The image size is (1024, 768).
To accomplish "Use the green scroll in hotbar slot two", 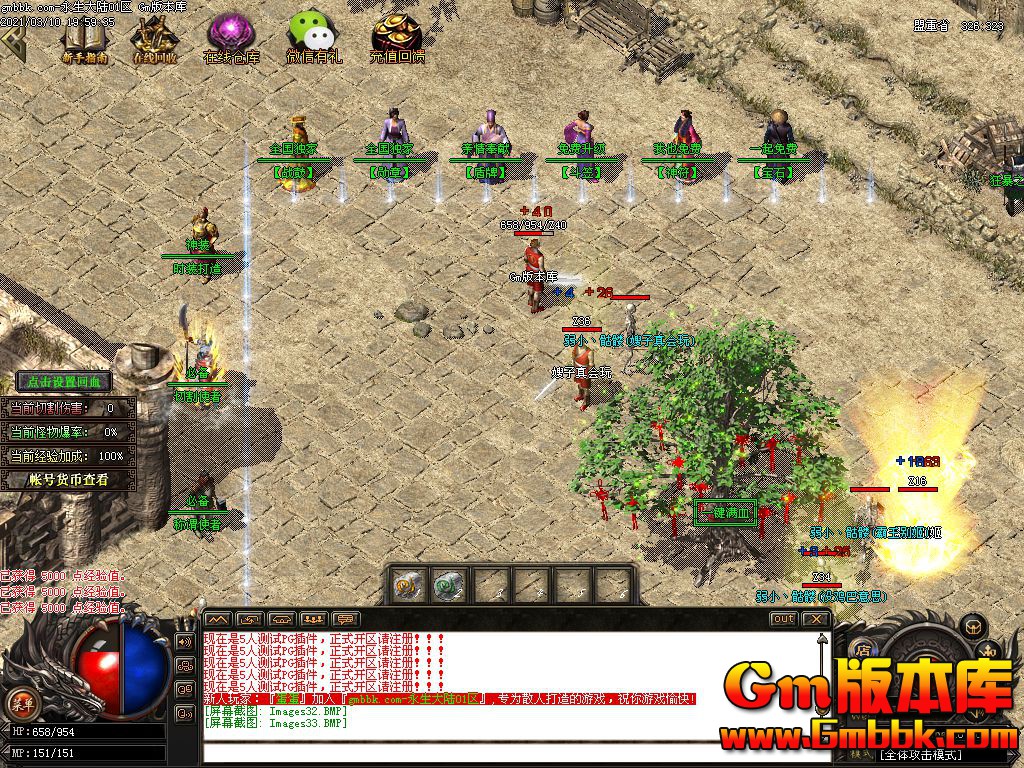I will 449,584.
